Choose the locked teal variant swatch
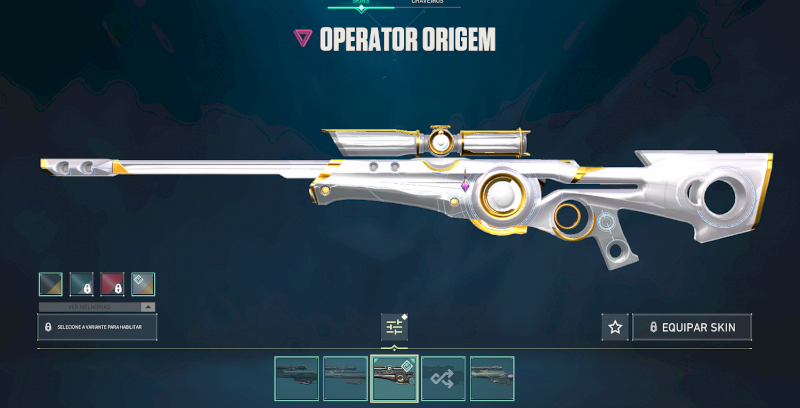This screenshot has width=800, height=408. (81, 284)
